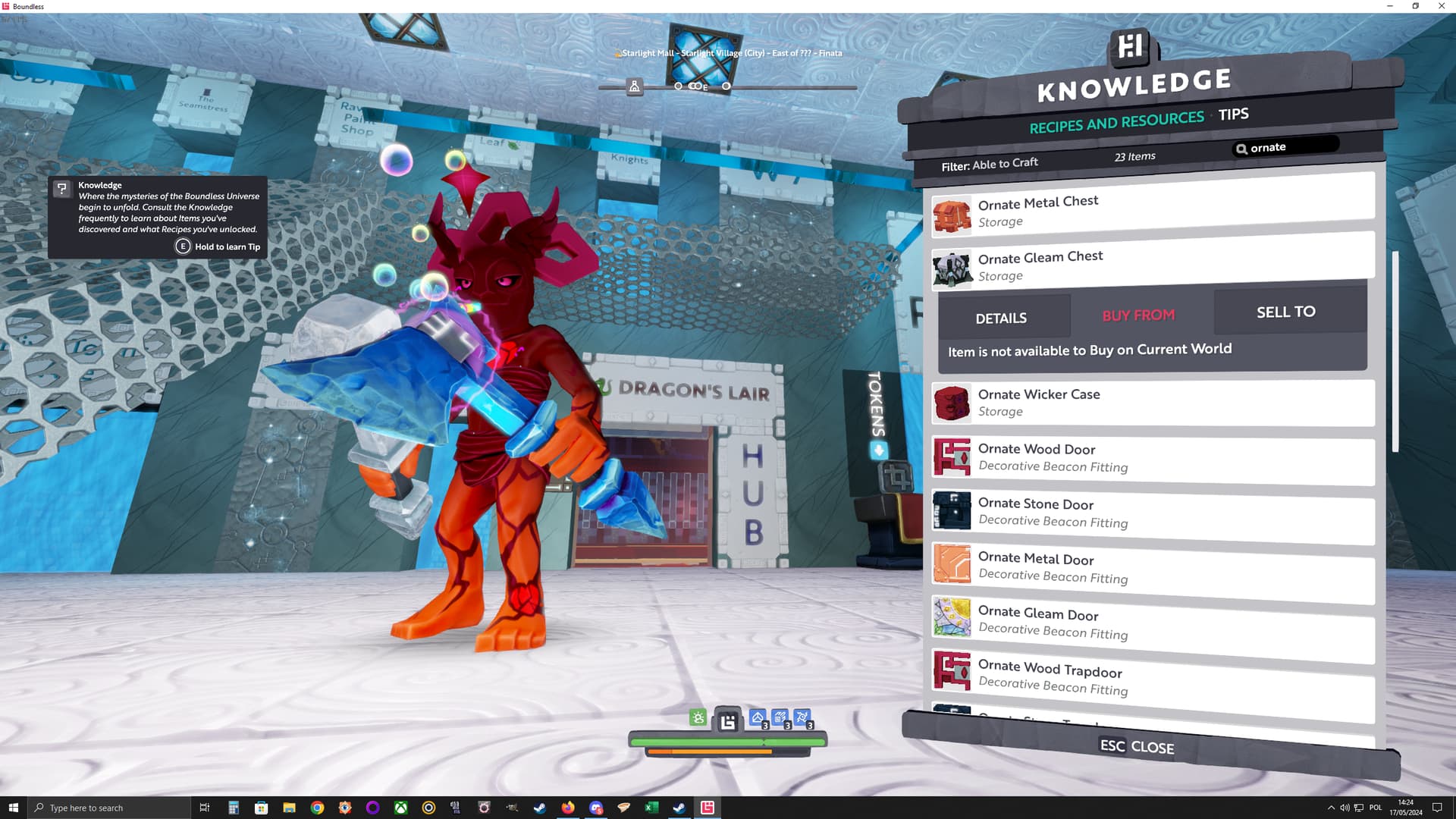Open the Buy From tab

tap(1138, 315)
